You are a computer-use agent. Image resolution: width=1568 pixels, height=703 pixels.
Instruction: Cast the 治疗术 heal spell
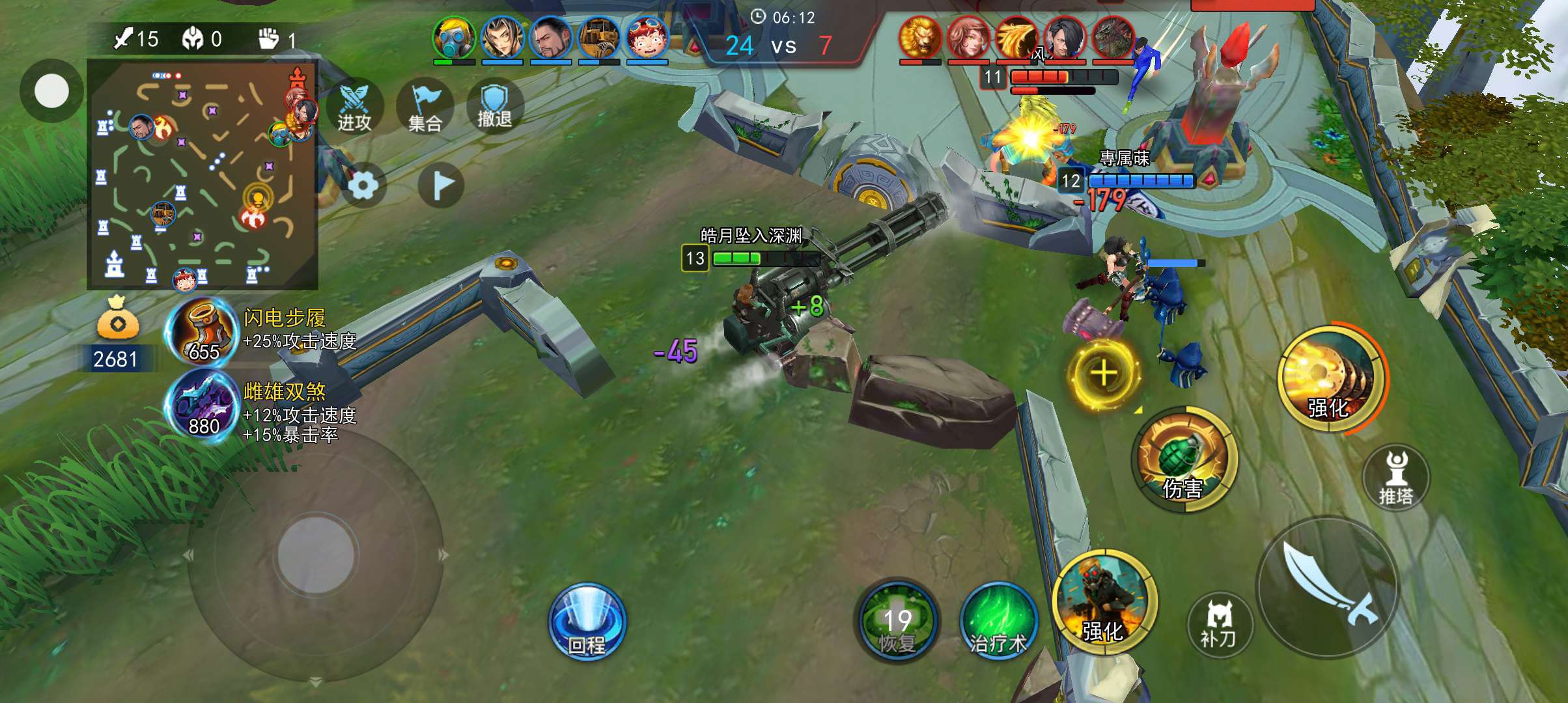point(998,622)
